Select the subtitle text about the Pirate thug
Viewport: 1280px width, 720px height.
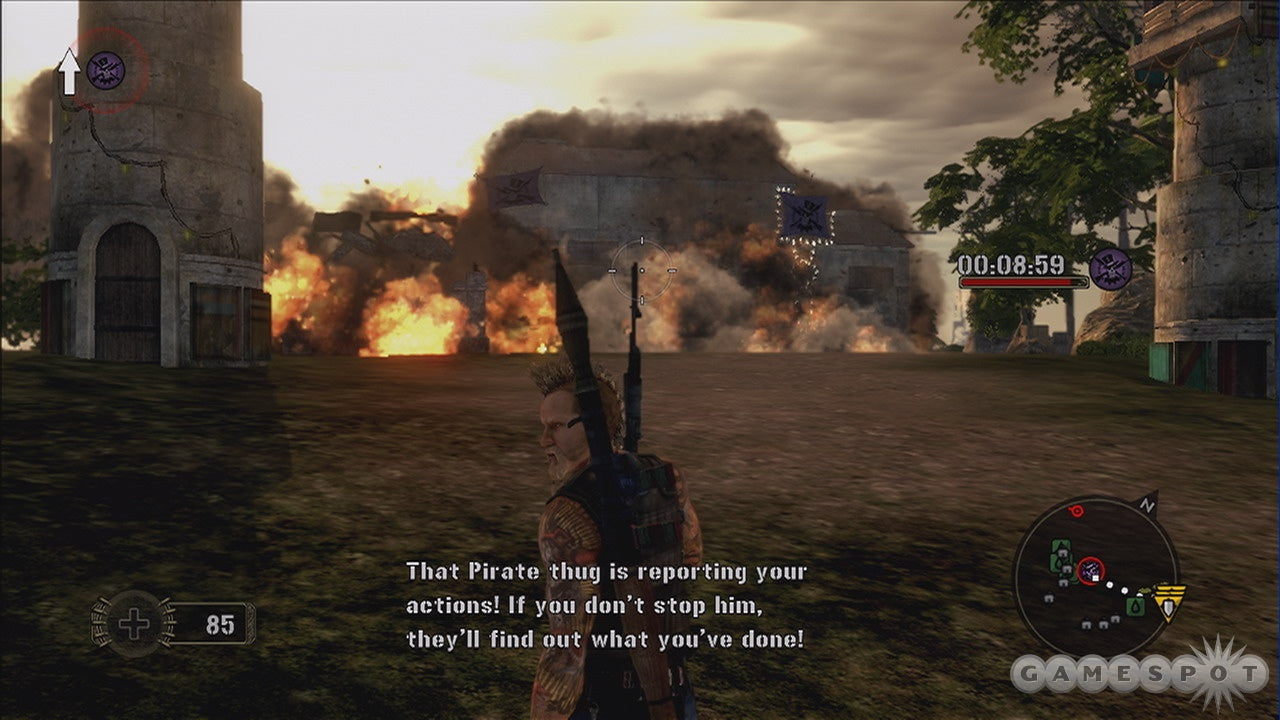coord(605,603)
